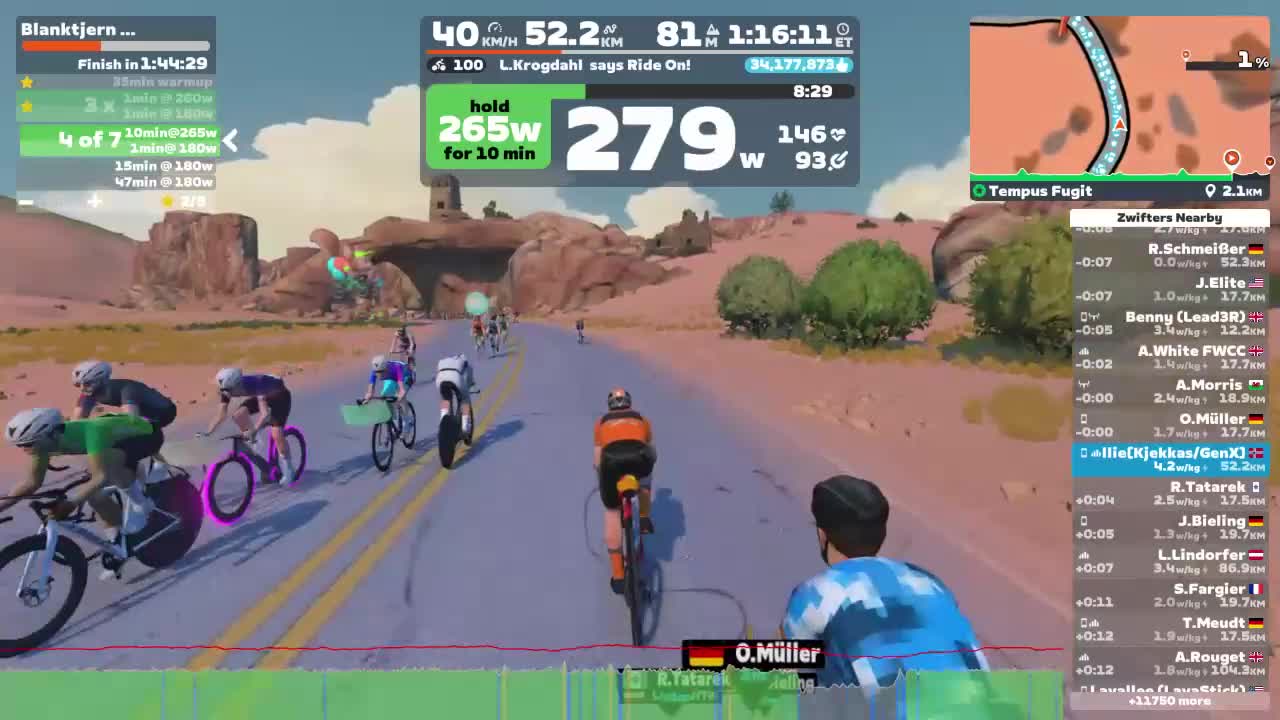Click the Tempus Fugit route label

tap(1038, 191)
